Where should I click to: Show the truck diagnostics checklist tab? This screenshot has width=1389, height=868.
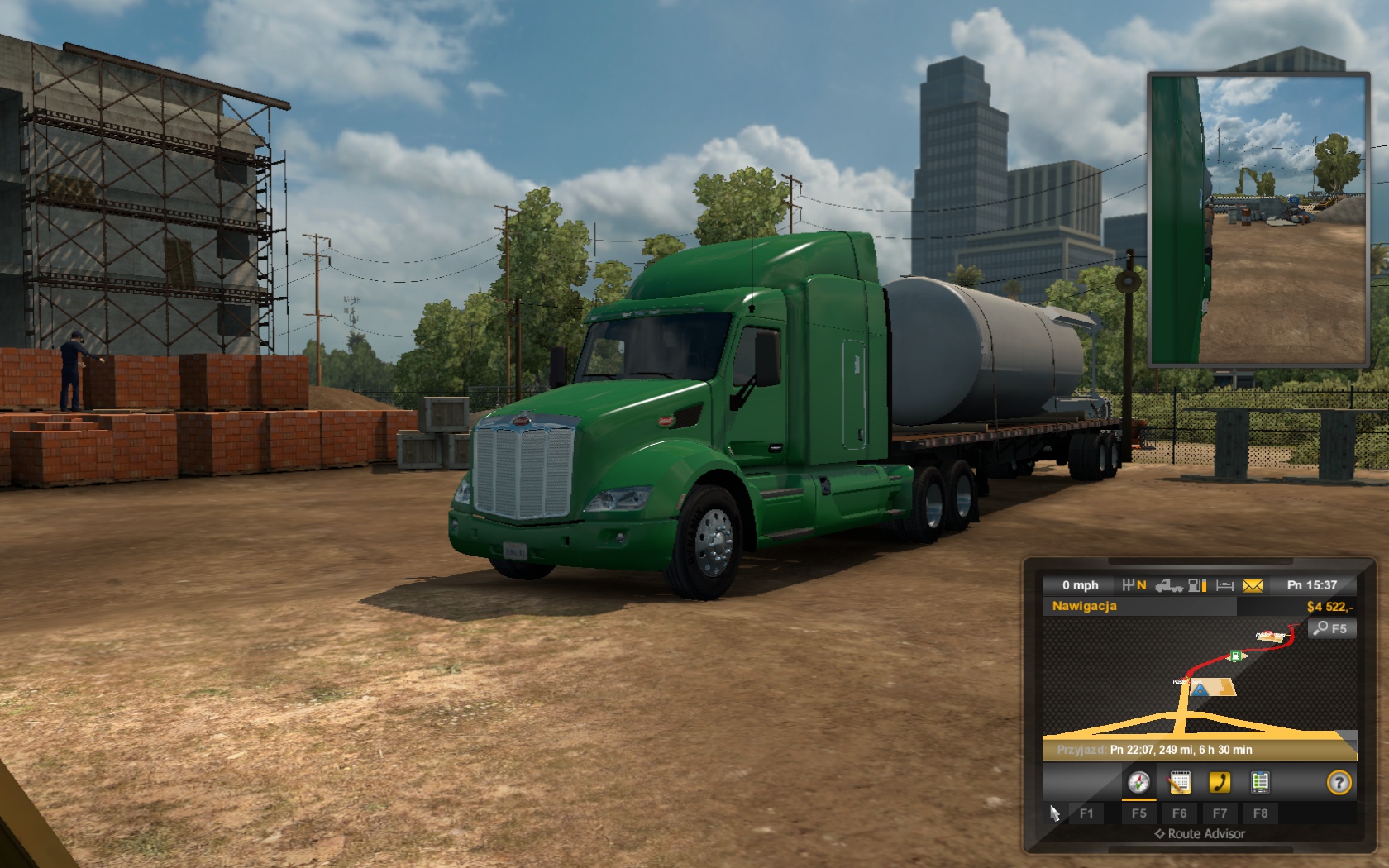(x=1260, y=782)
